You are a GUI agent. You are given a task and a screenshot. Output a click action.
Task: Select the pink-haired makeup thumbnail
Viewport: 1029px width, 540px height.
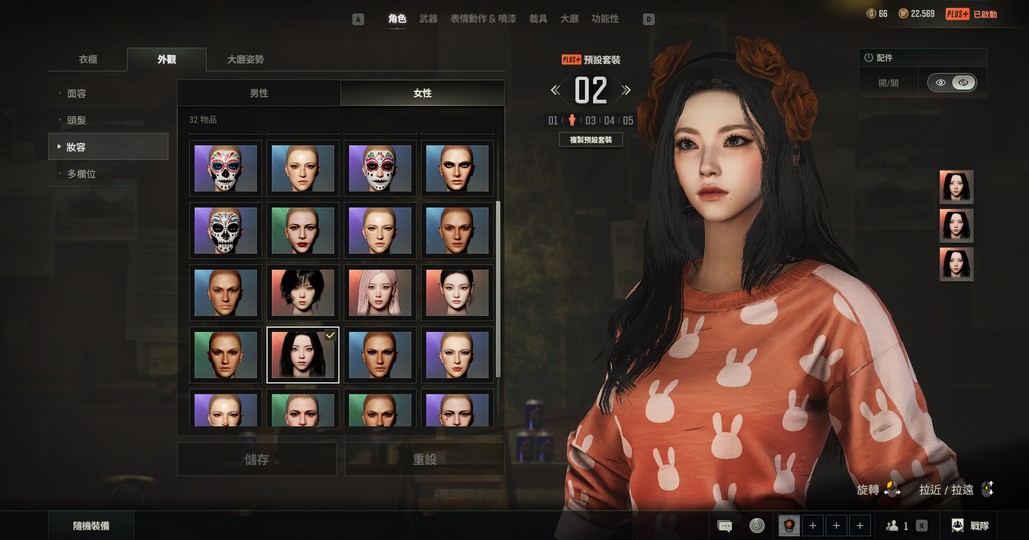[x=380, y=292]
